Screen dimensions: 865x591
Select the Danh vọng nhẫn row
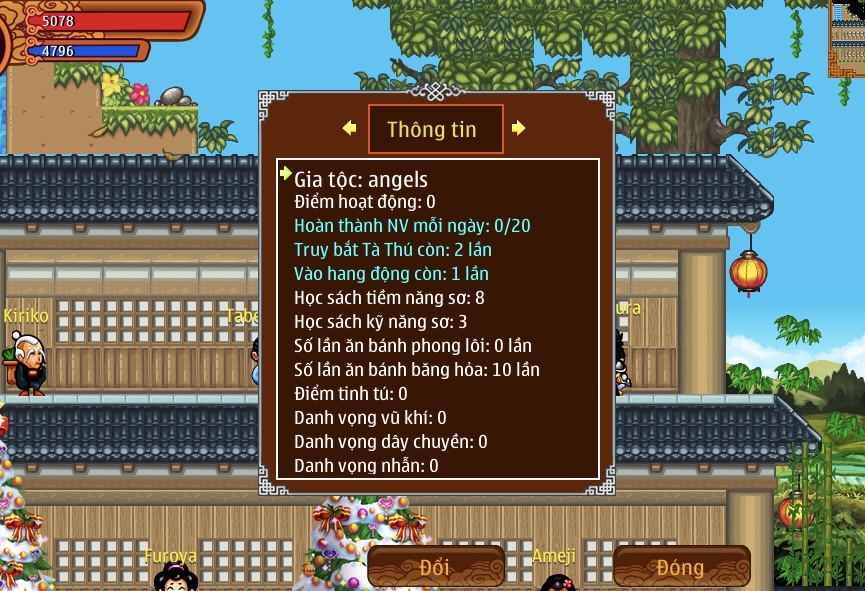(366, 466)
